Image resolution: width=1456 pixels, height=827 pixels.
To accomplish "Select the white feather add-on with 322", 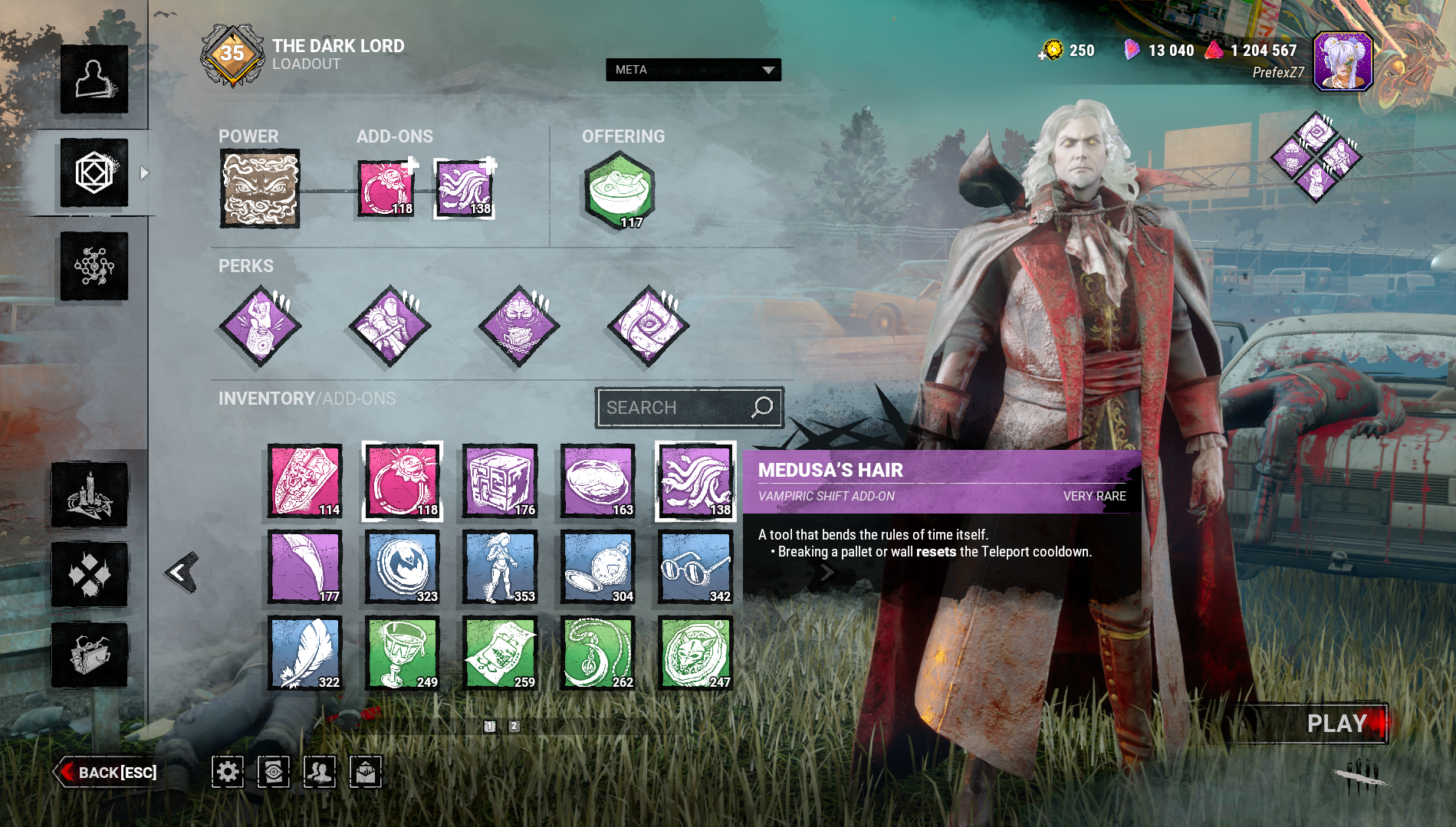I will click(x=305, y=654).
